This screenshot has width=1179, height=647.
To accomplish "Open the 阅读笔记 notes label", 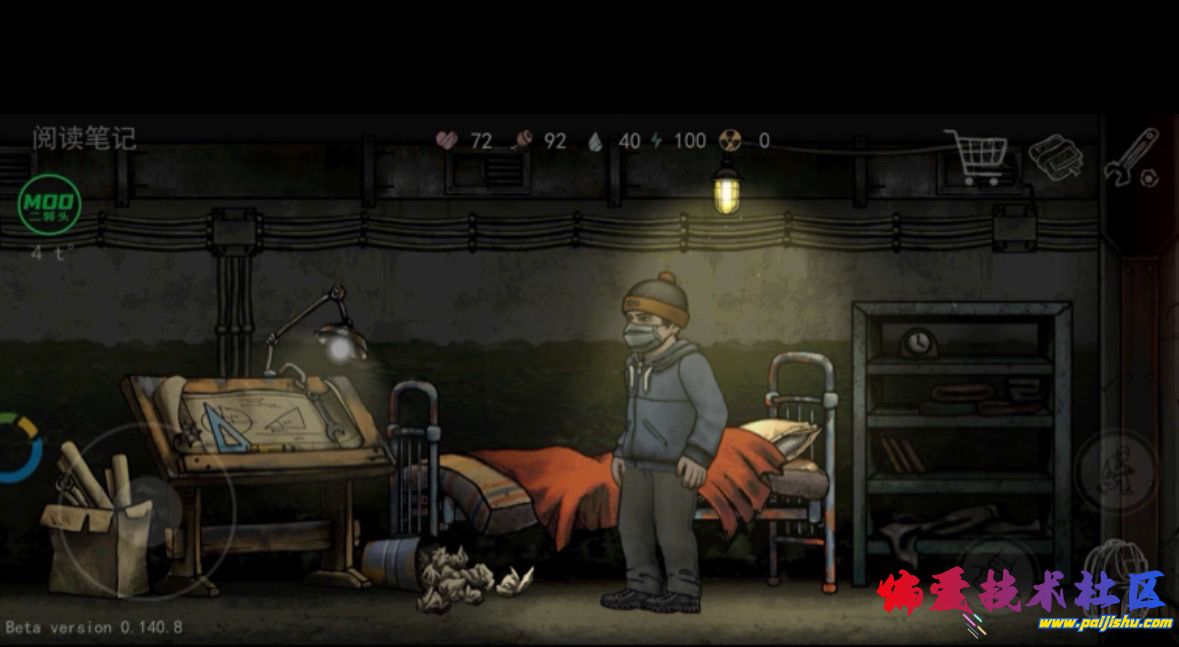I will point(84,137).
